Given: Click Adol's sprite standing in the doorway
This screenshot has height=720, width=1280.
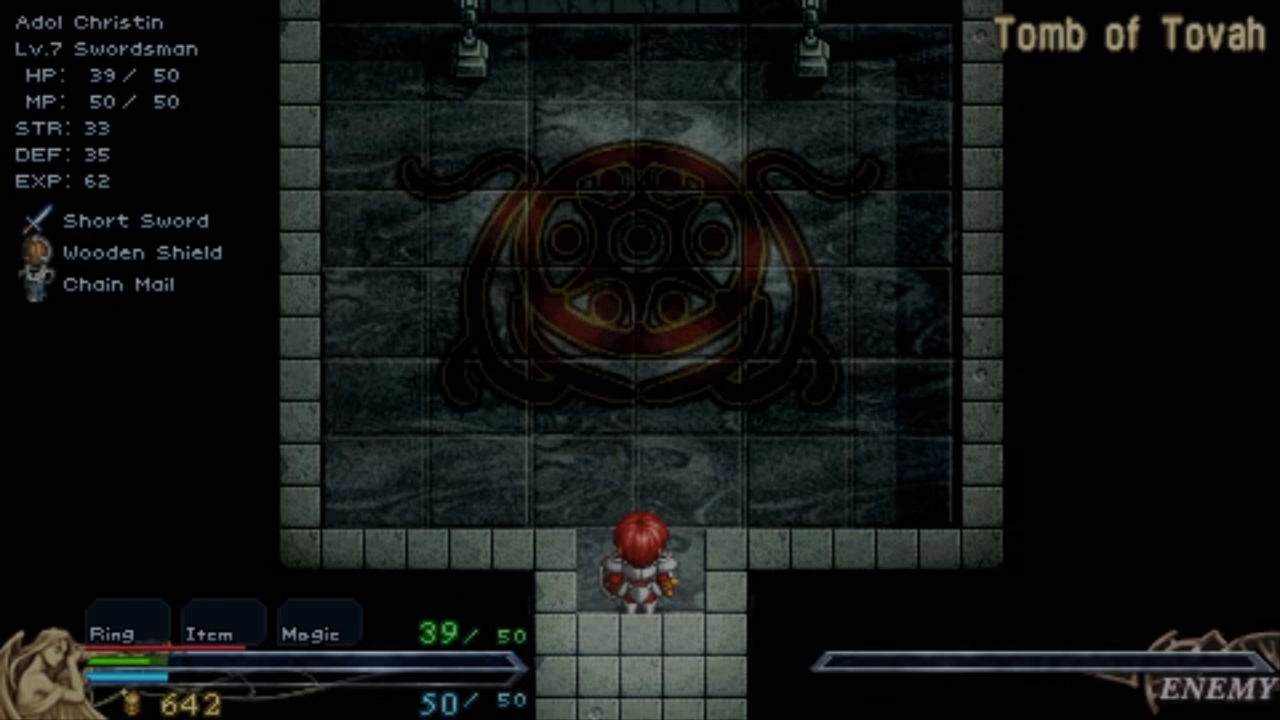Looking at the screenshot, I should (x=638, y=565).
